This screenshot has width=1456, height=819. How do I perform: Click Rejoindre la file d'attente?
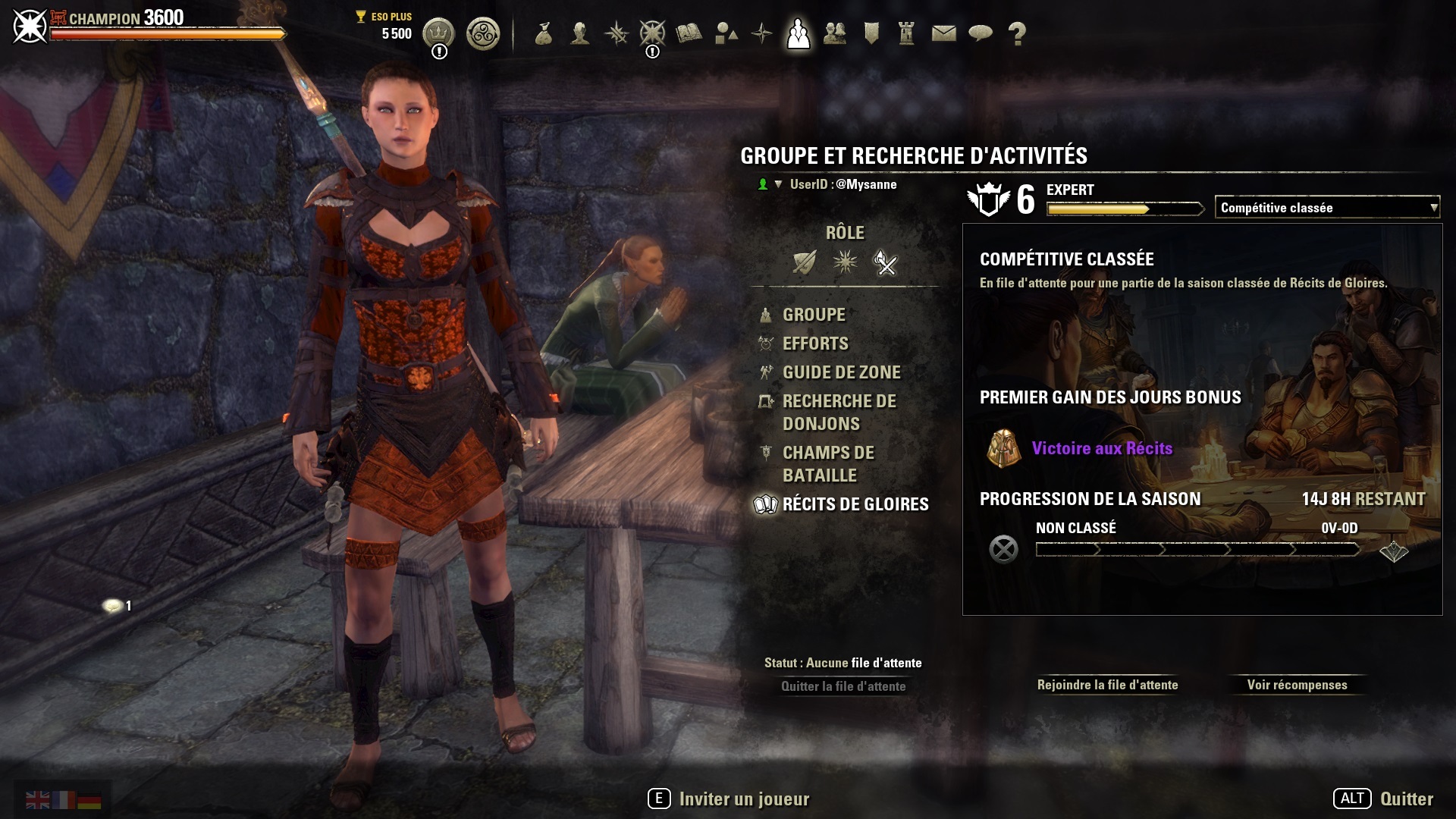point(1107,685)
